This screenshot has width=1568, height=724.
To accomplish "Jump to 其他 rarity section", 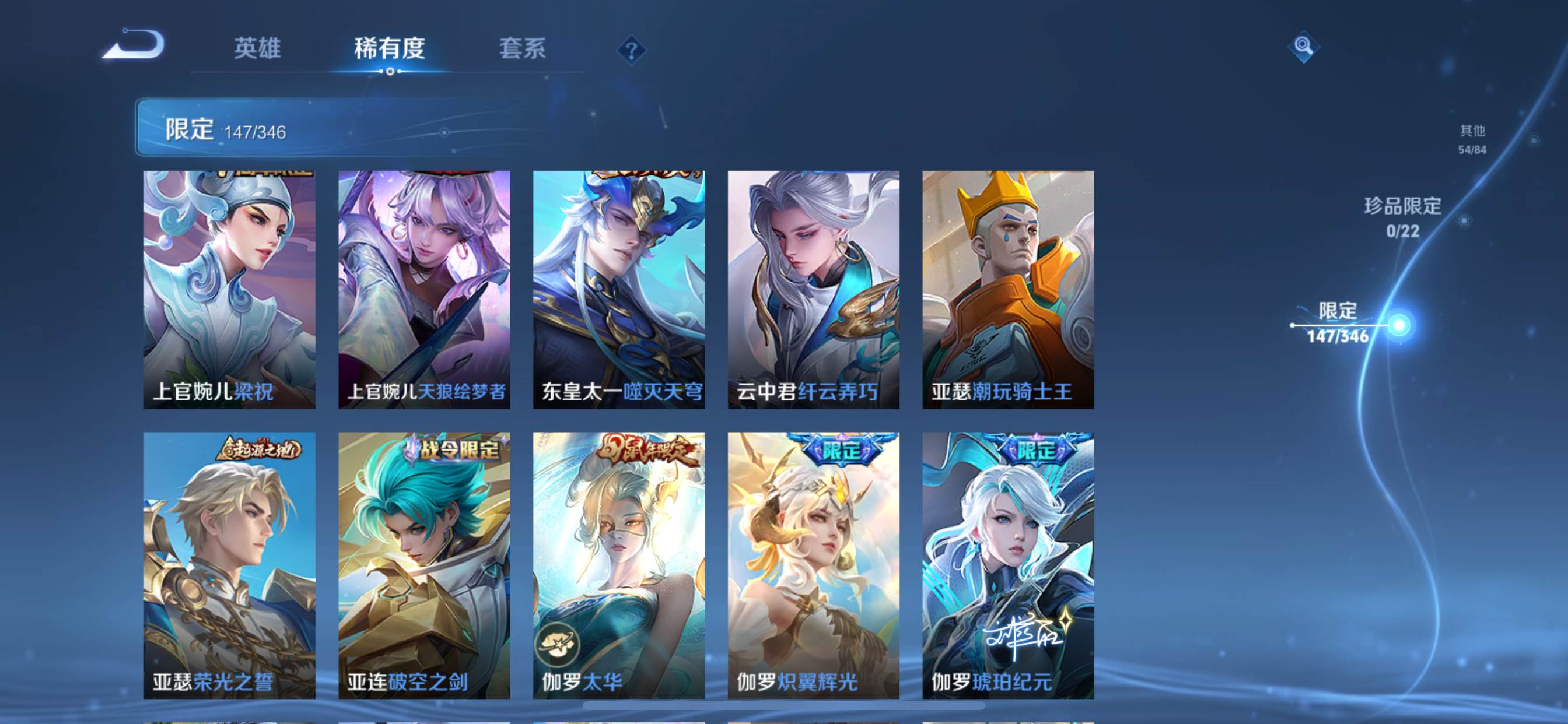I will point(1472,139).
